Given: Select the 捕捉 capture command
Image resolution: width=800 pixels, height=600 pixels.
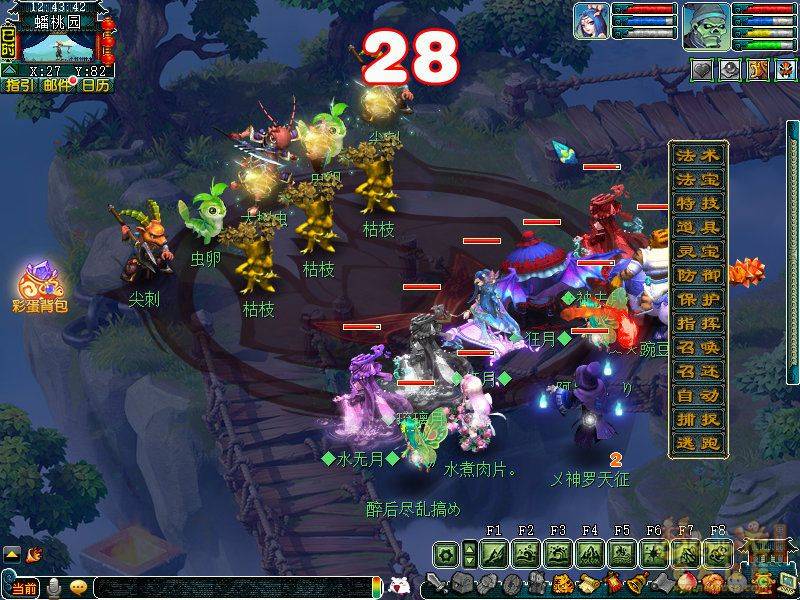Looking at the screenshot, I should 697,419.
